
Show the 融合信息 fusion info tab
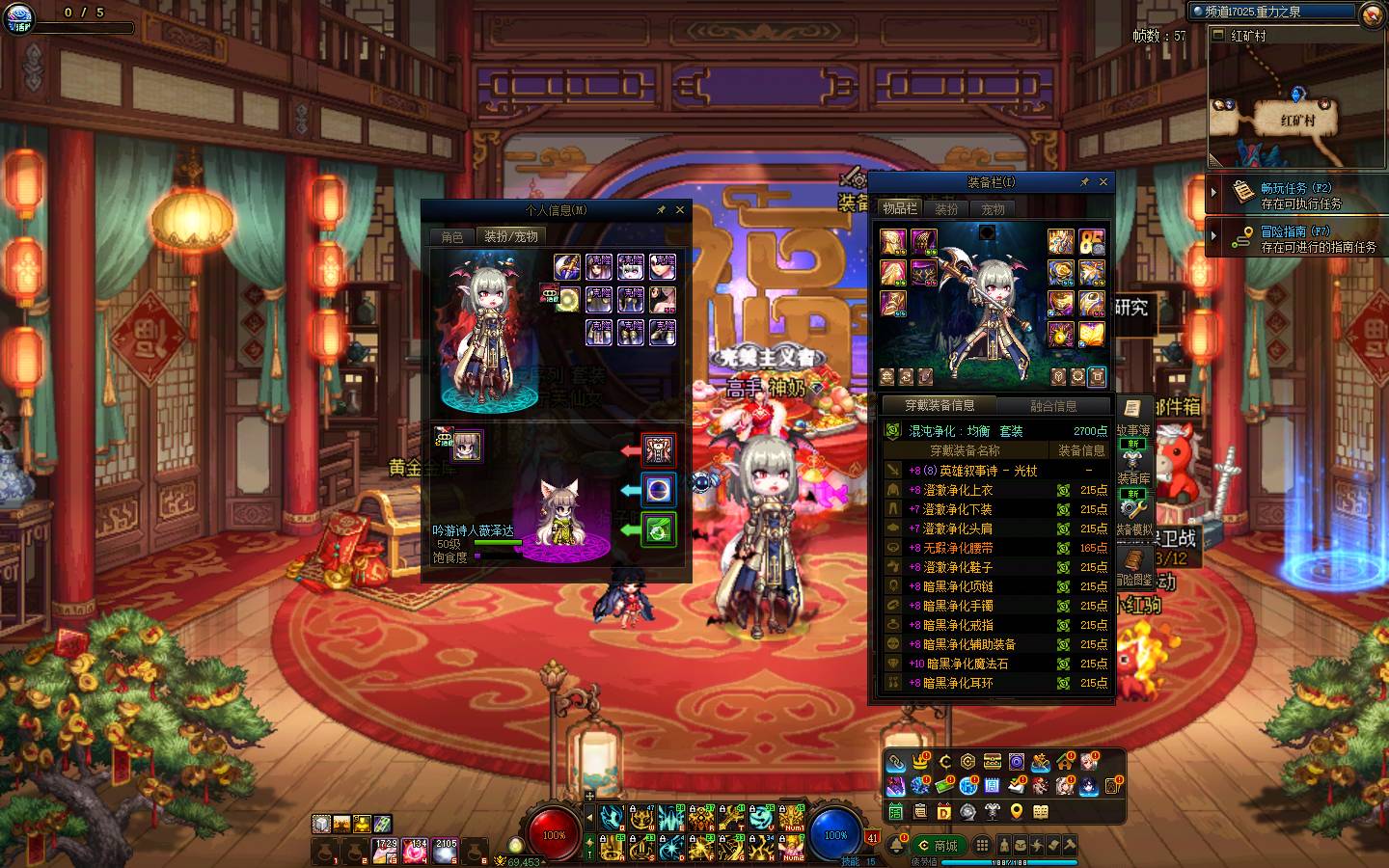click(1053, 406)
